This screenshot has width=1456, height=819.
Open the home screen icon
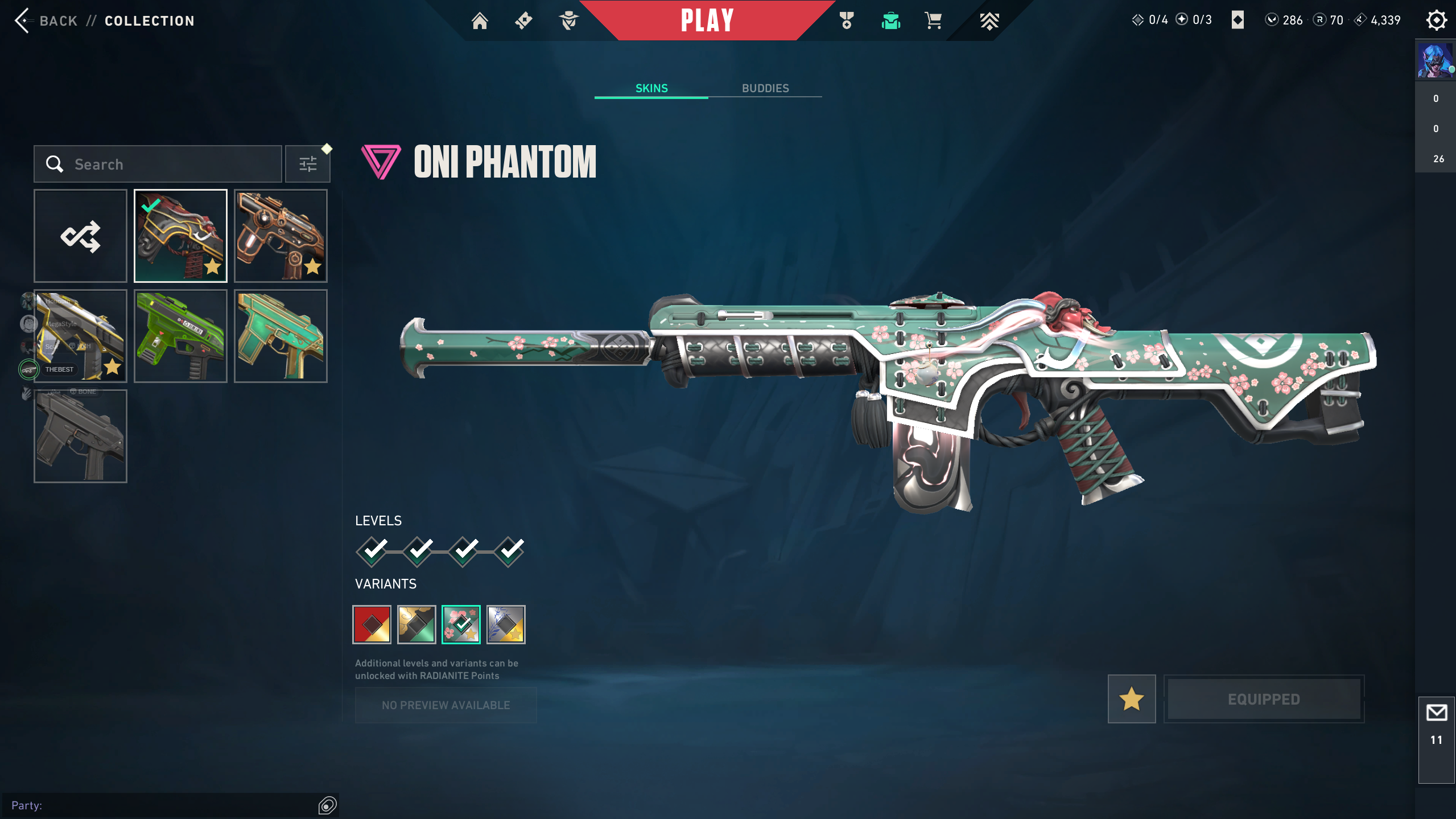[x=480, y=21]
